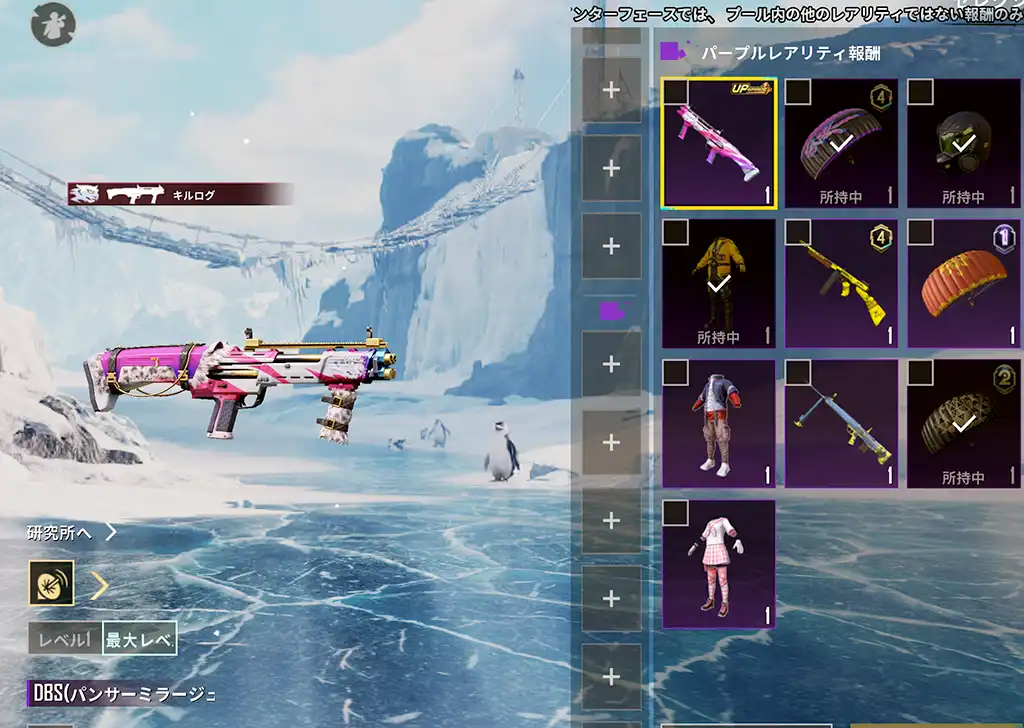Viewport: 1024px width, 728px height.
Task: Open the gold leaf weapon effect icon
Action: tap(51, 583)
